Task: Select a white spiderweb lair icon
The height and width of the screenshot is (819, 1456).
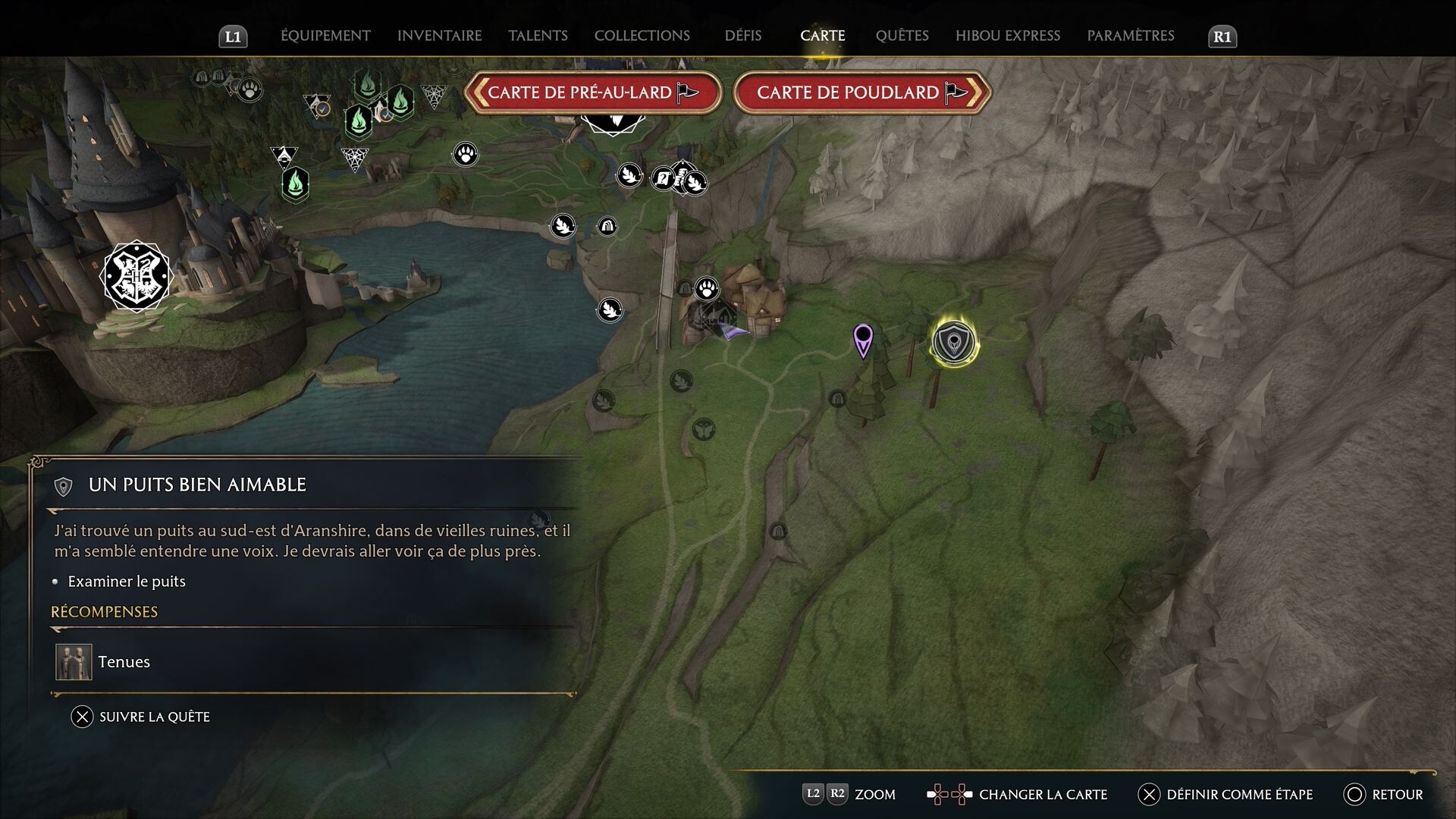Action: point(355,158)
